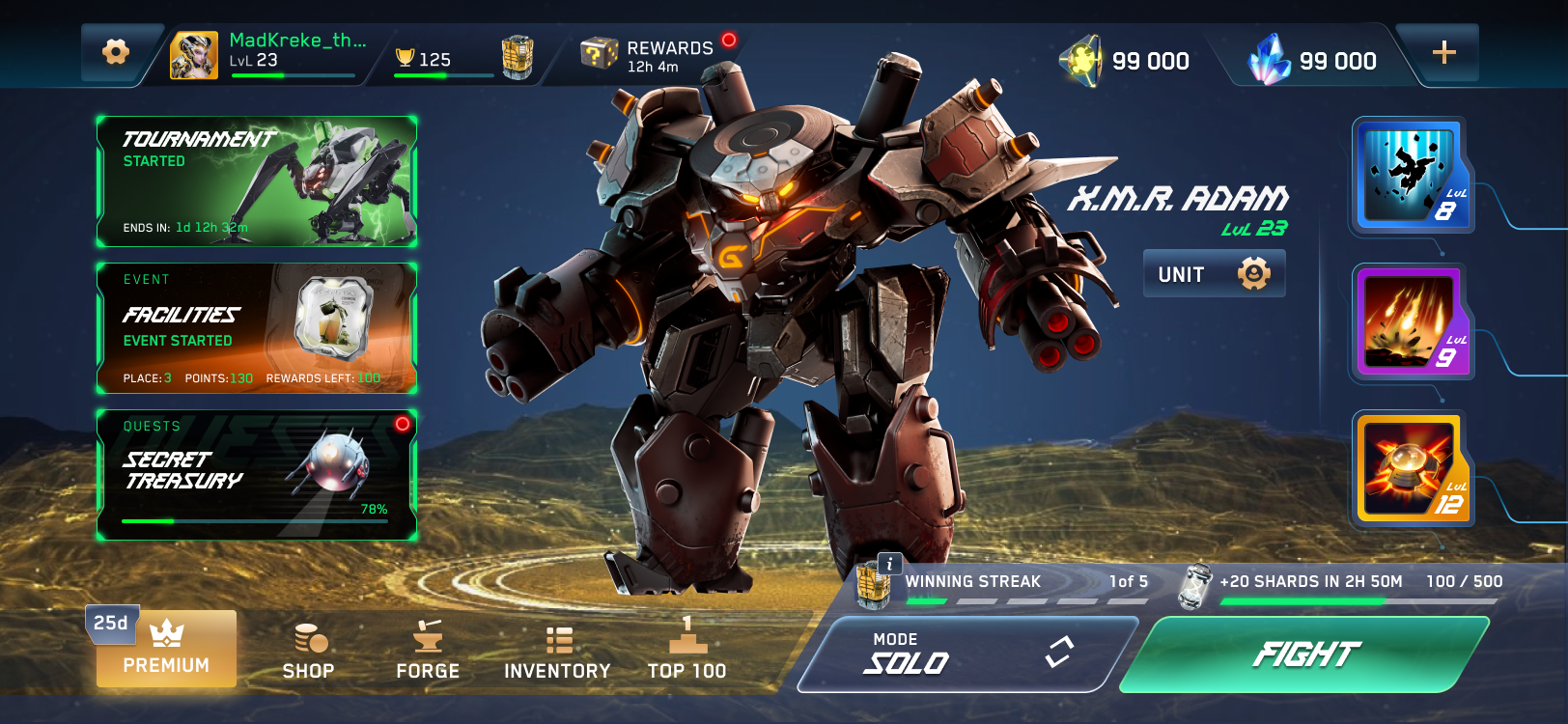1568x724 pixels.
Task: Start a battle with the Fight button
Action: pos(1305,654)
